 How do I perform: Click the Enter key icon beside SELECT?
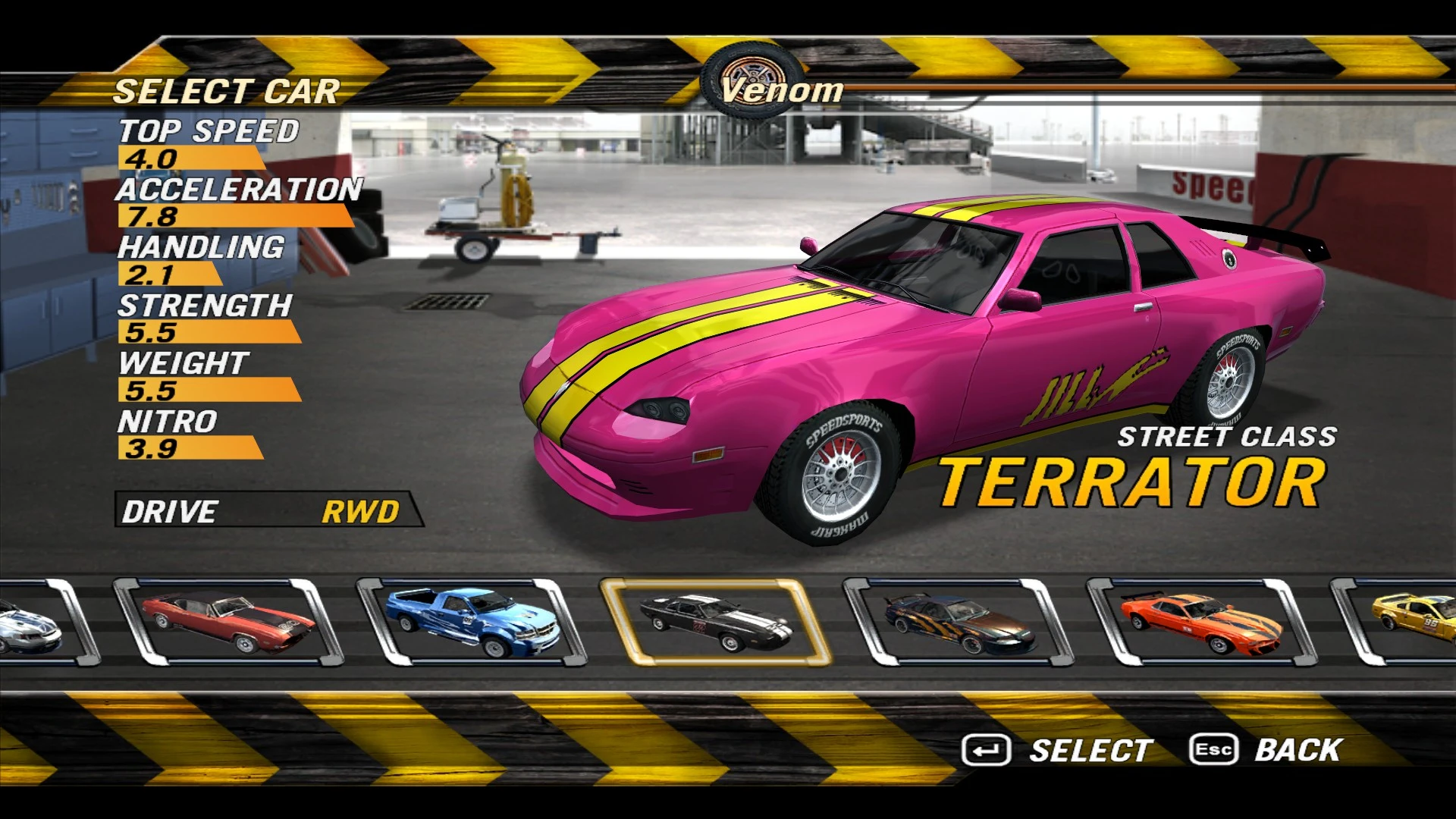[986, 750]
